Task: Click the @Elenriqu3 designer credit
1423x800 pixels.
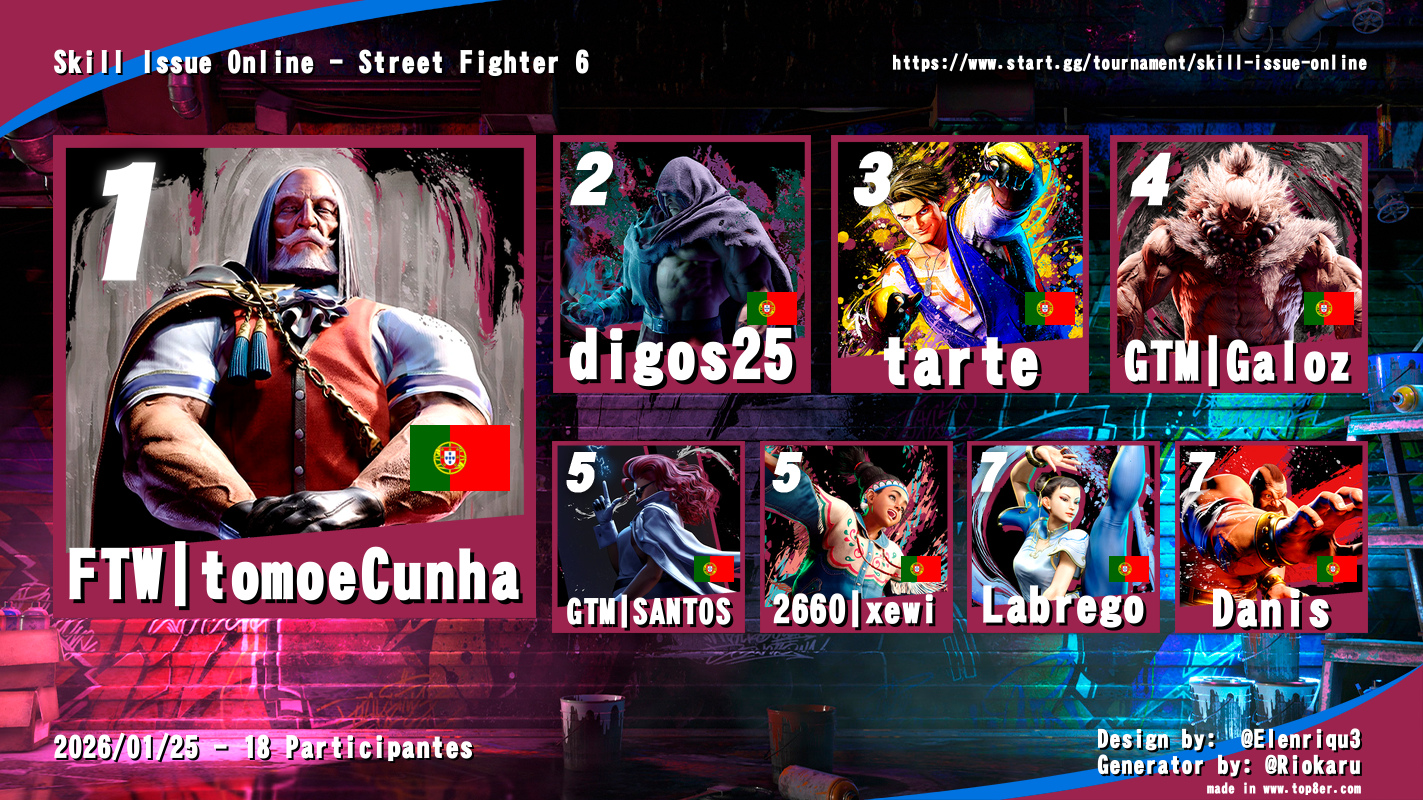Action: point(1300,740)
